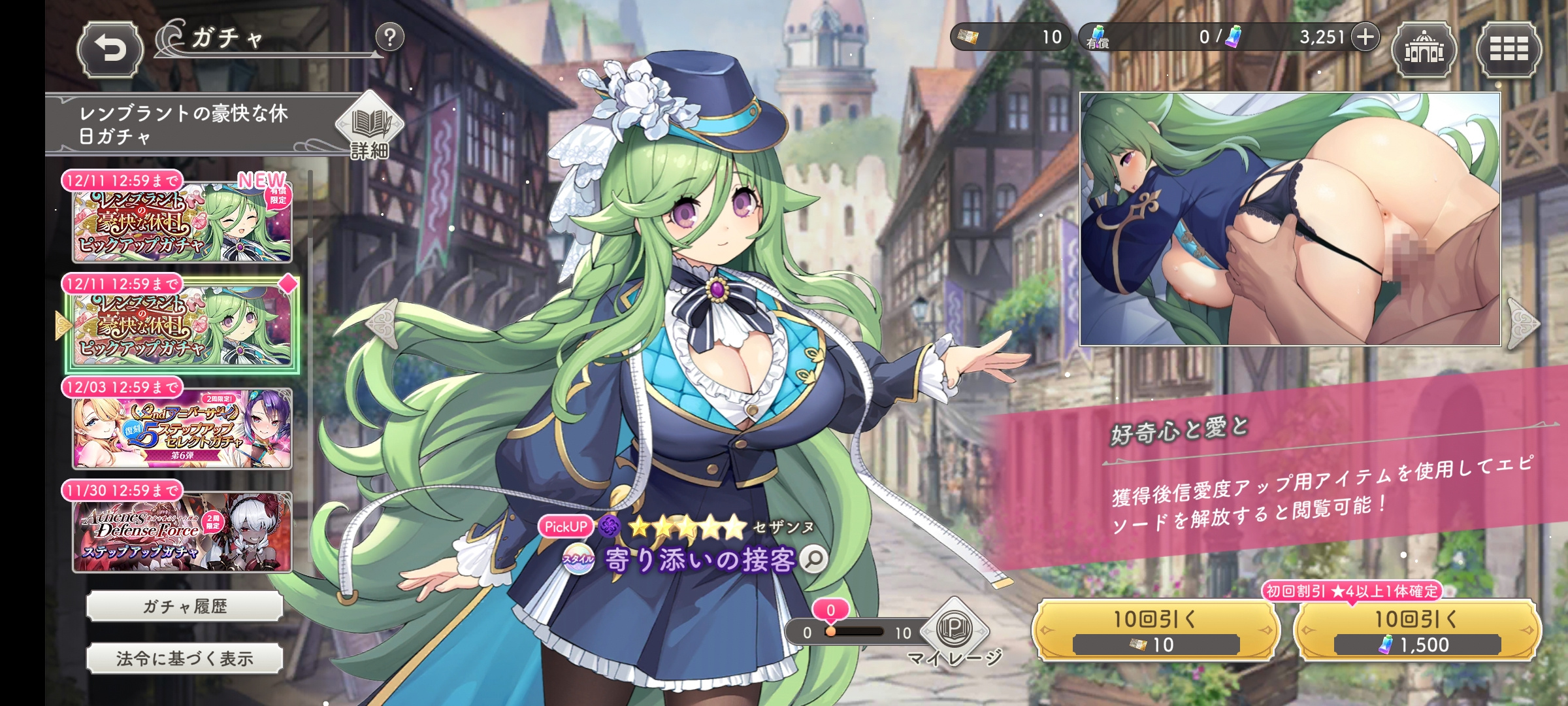Image resolution: width=1568 pixels, height=706 pixels.
Task: Go back using the return arrow button
Action: [x=110, y=50]
